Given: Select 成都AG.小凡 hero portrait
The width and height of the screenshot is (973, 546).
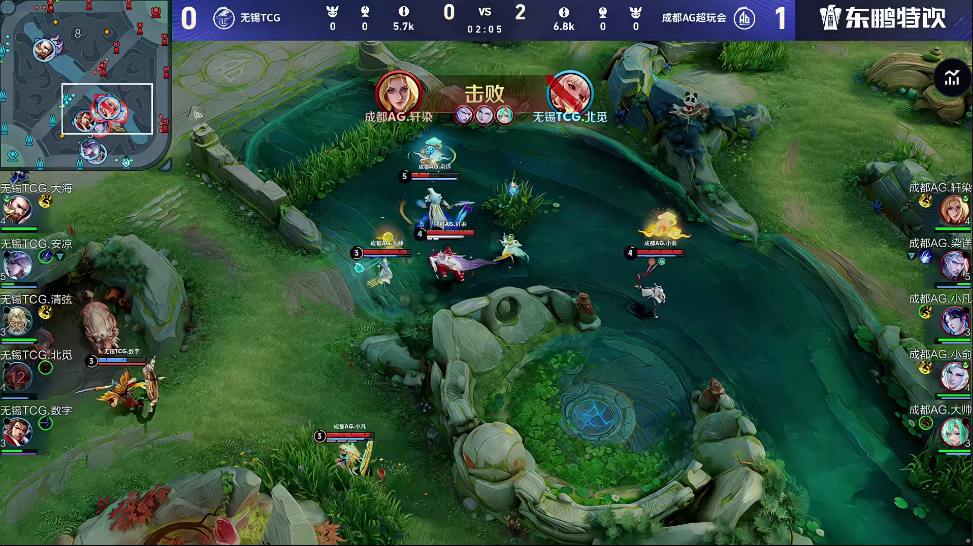Looking at the screenshot, I should [954, 320].
